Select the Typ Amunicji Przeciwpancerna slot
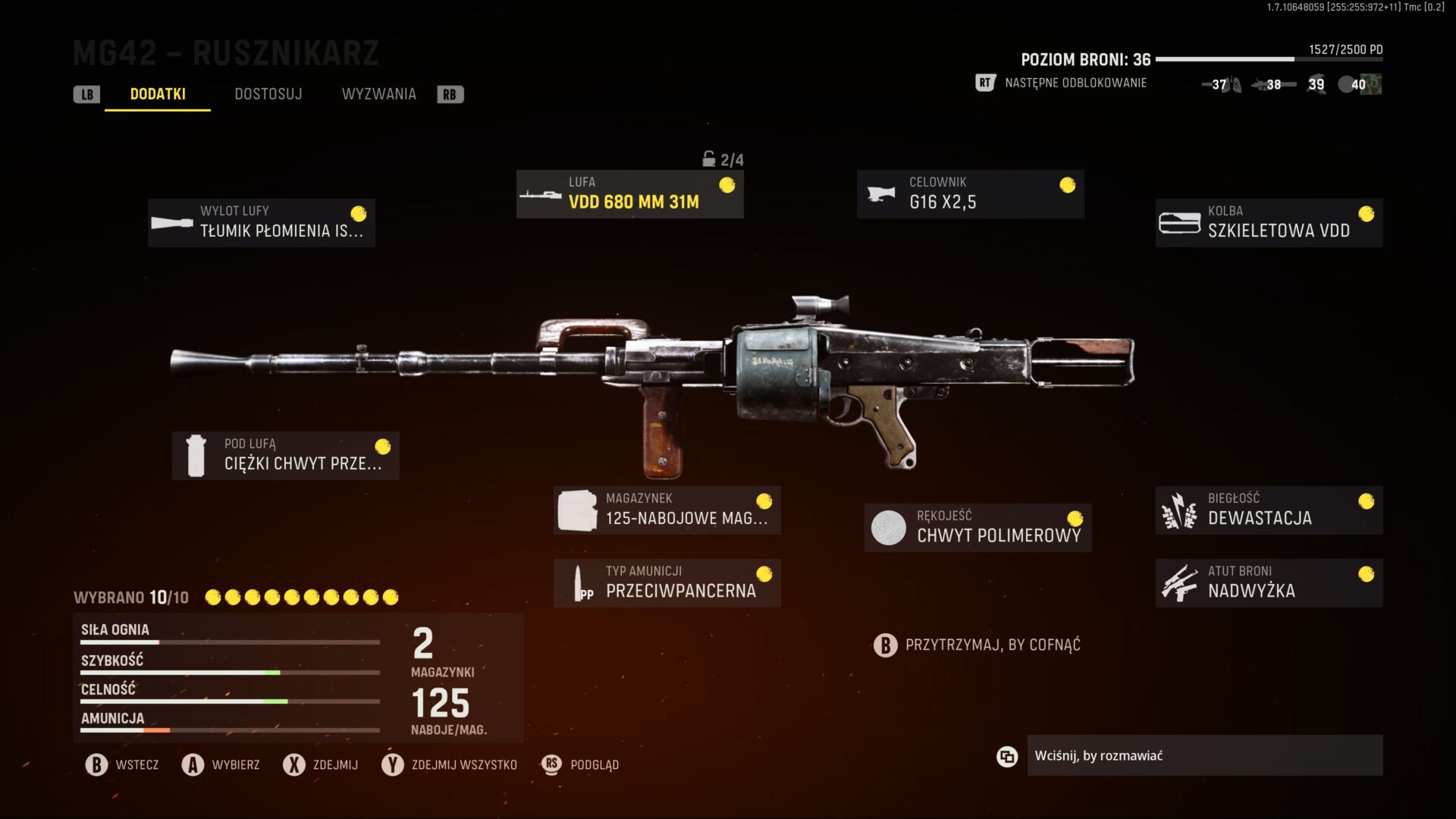Viewport: 1456px width, 819px height. pos(667,582)
